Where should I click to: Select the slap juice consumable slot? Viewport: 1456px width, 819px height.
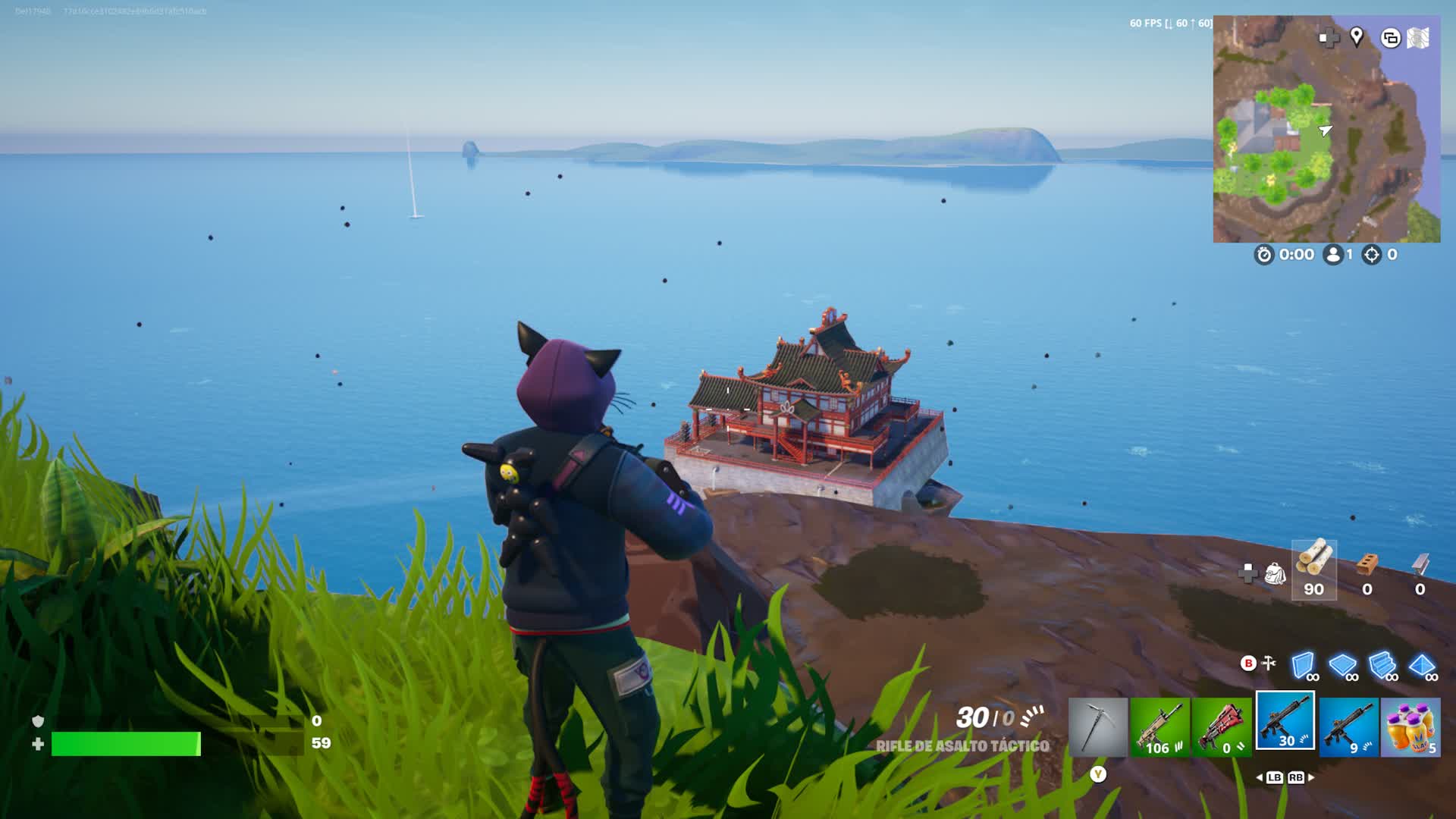(1410, 727)
